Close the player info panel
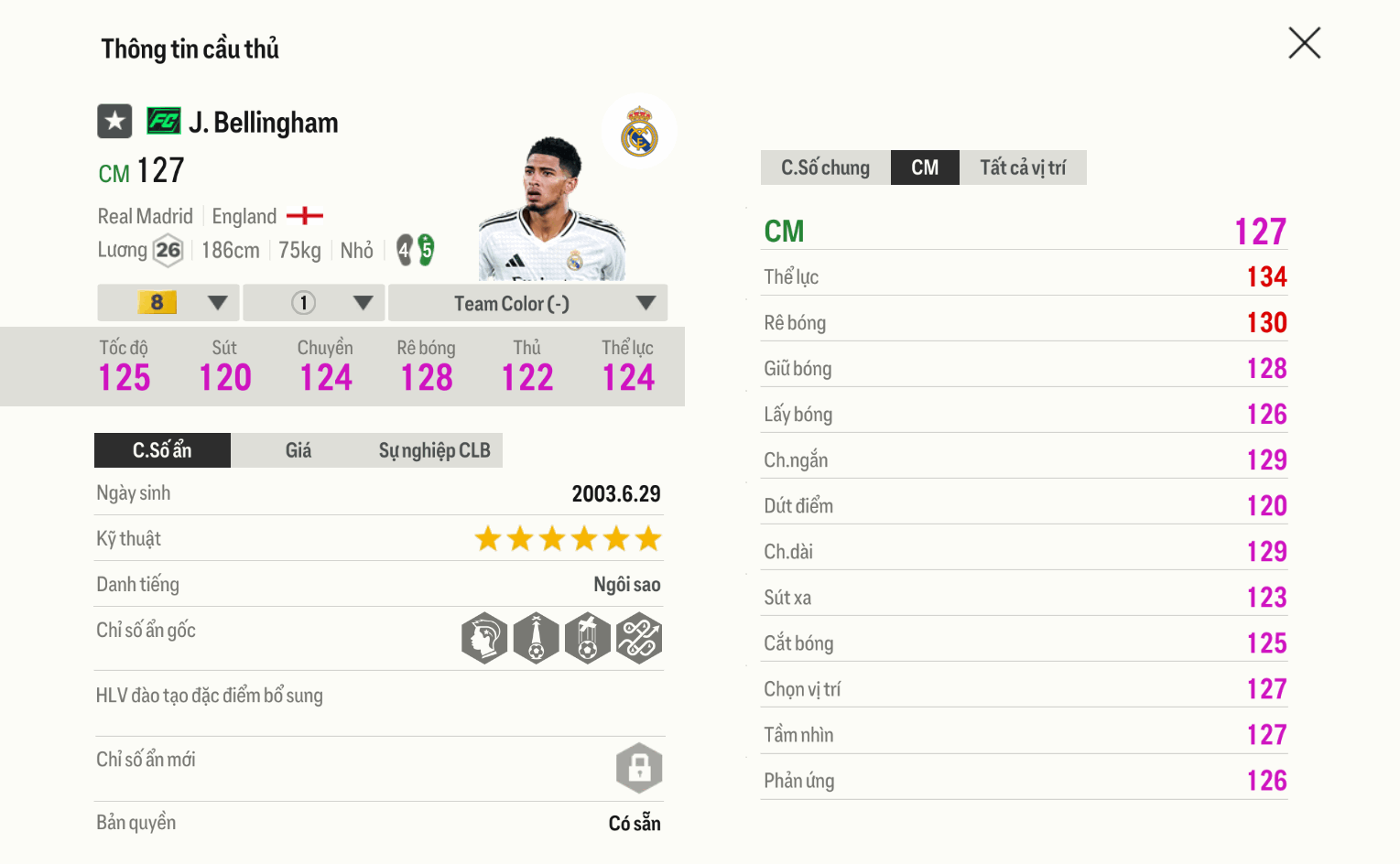Image resolution: width=1400 pixels, height=864 pixels. point(1304,43)
